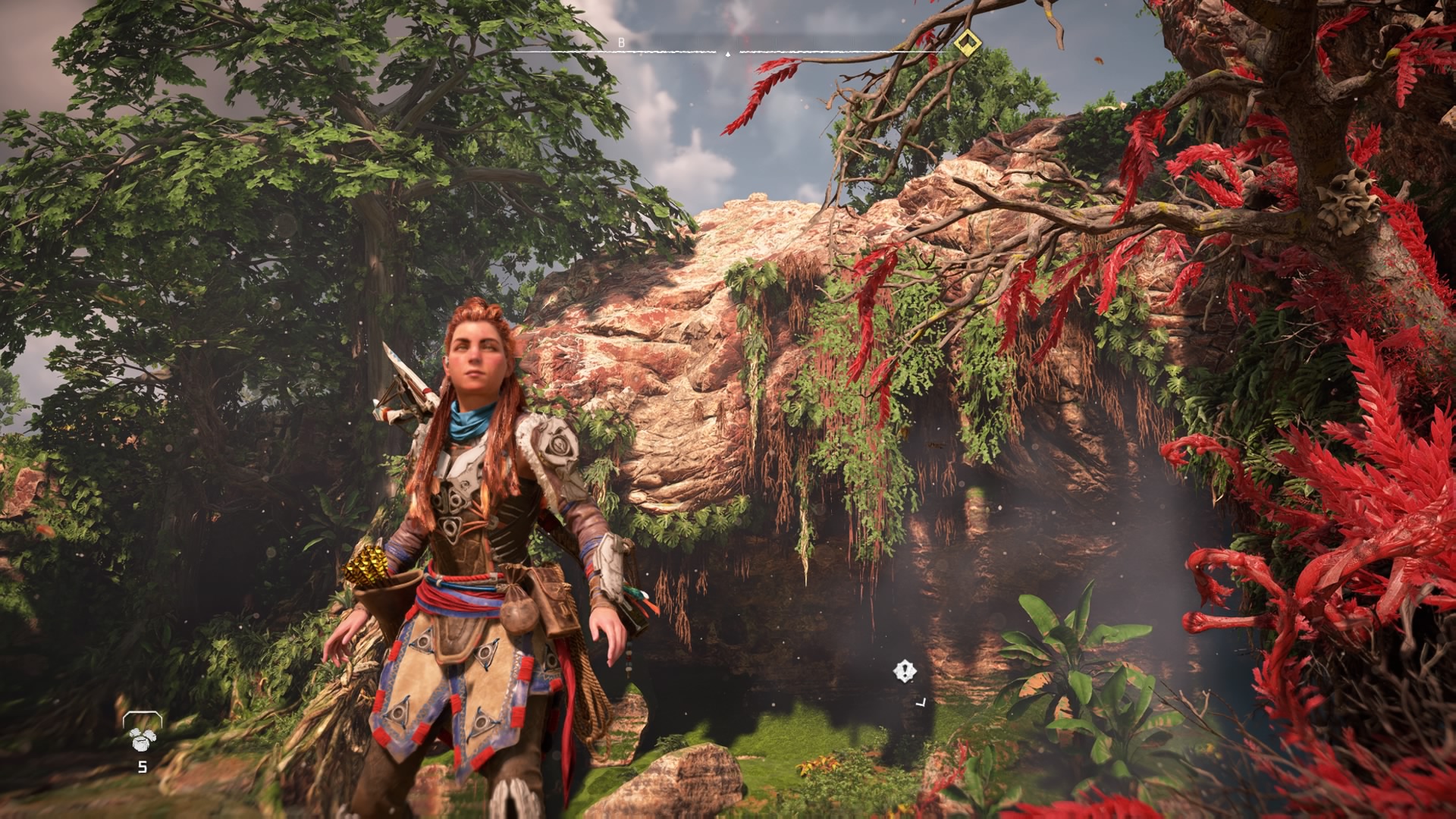Click the white exclamation point marker

coord(904,670)
